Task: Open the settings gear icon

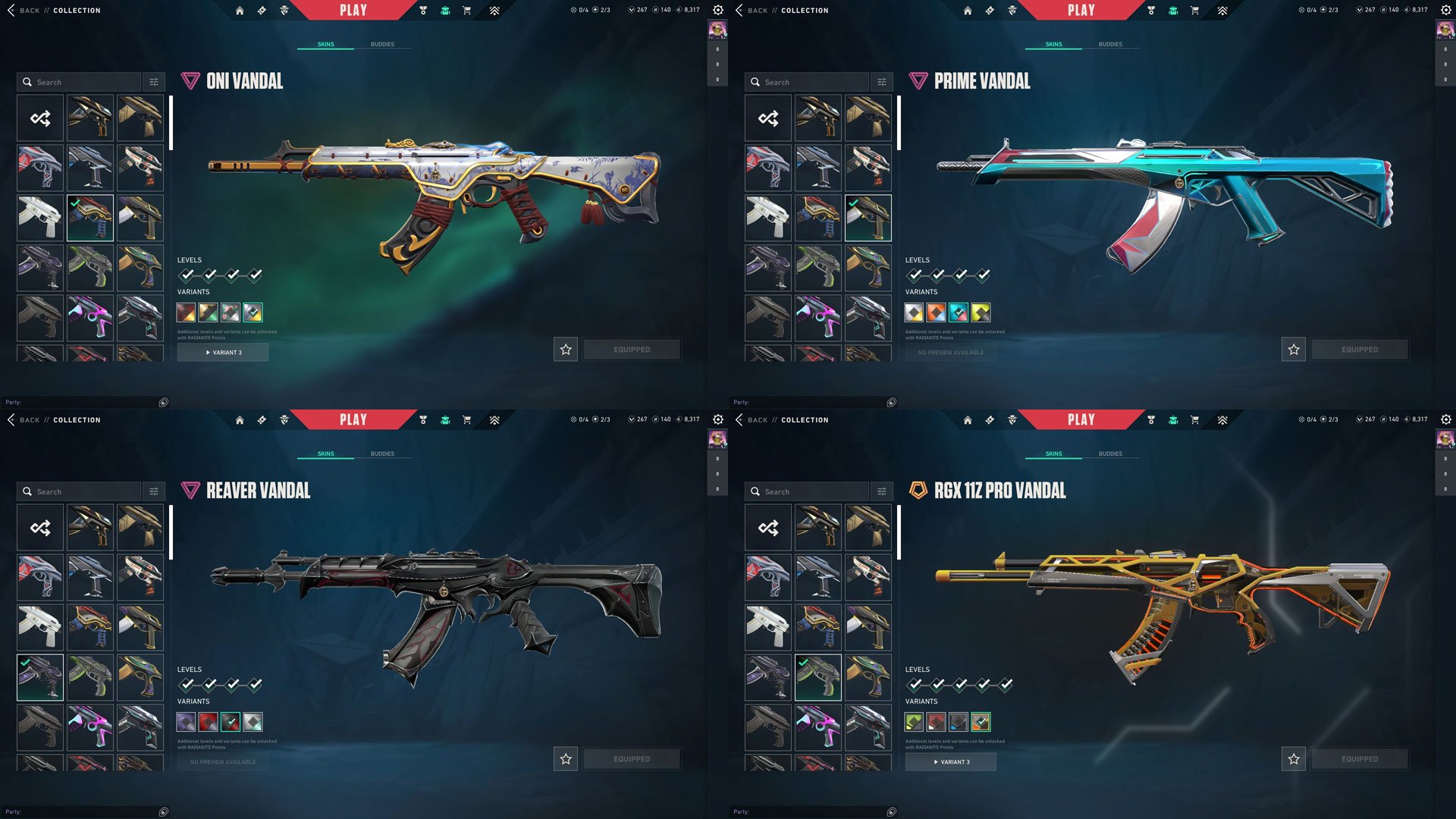Action: click(x=717, y=10)
